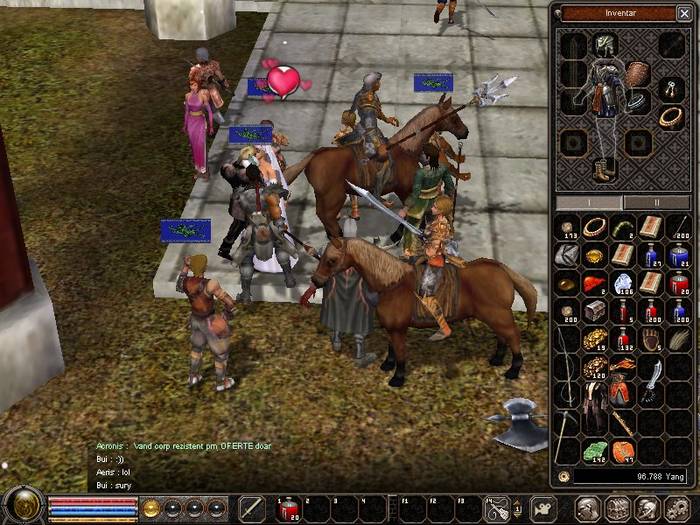Use the red potion in the hotbar
This screenshot has width=700, height=525.
point(288,509)
